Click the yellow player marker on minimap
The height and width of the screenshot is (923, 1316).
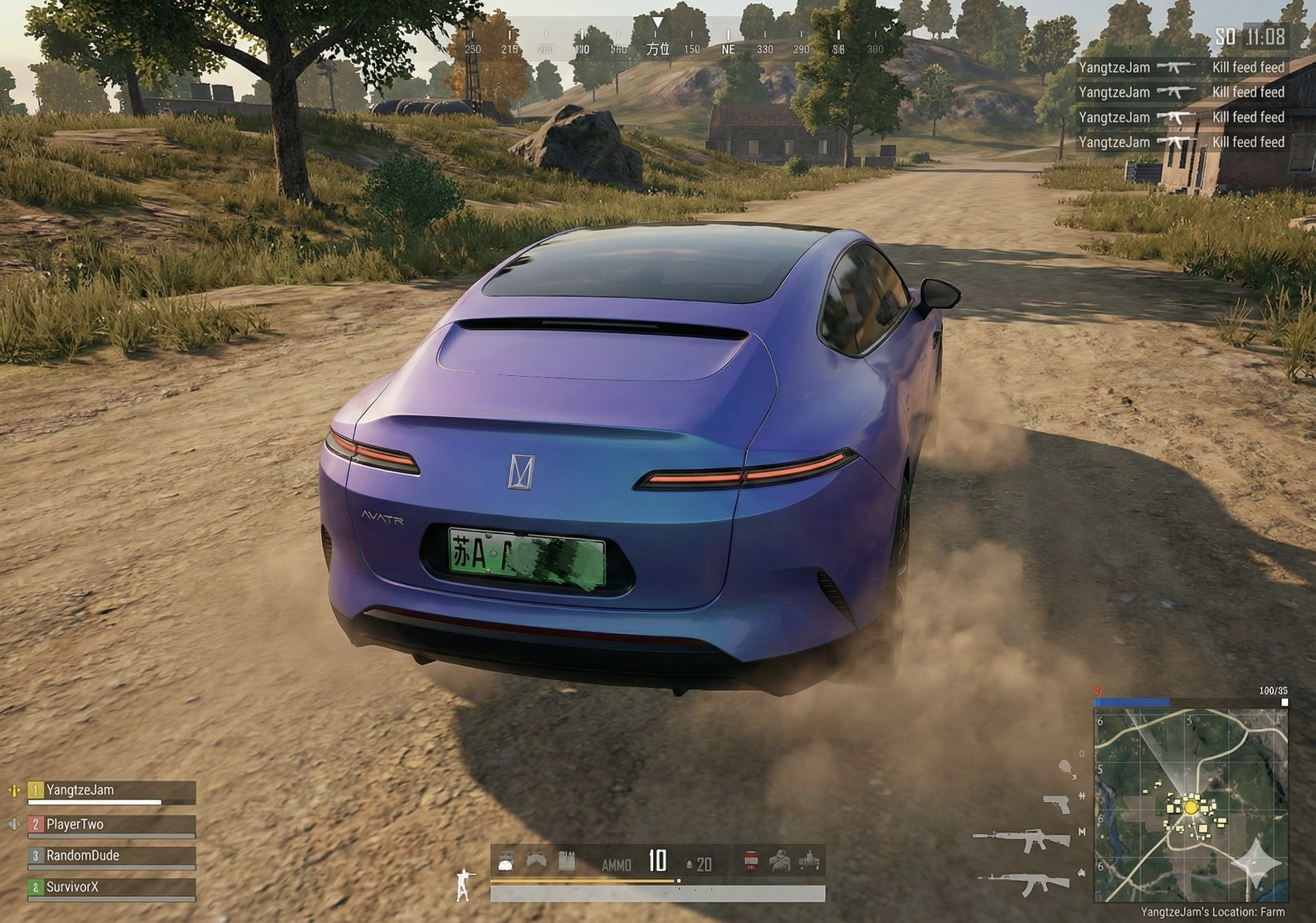tap(1191, 807)
